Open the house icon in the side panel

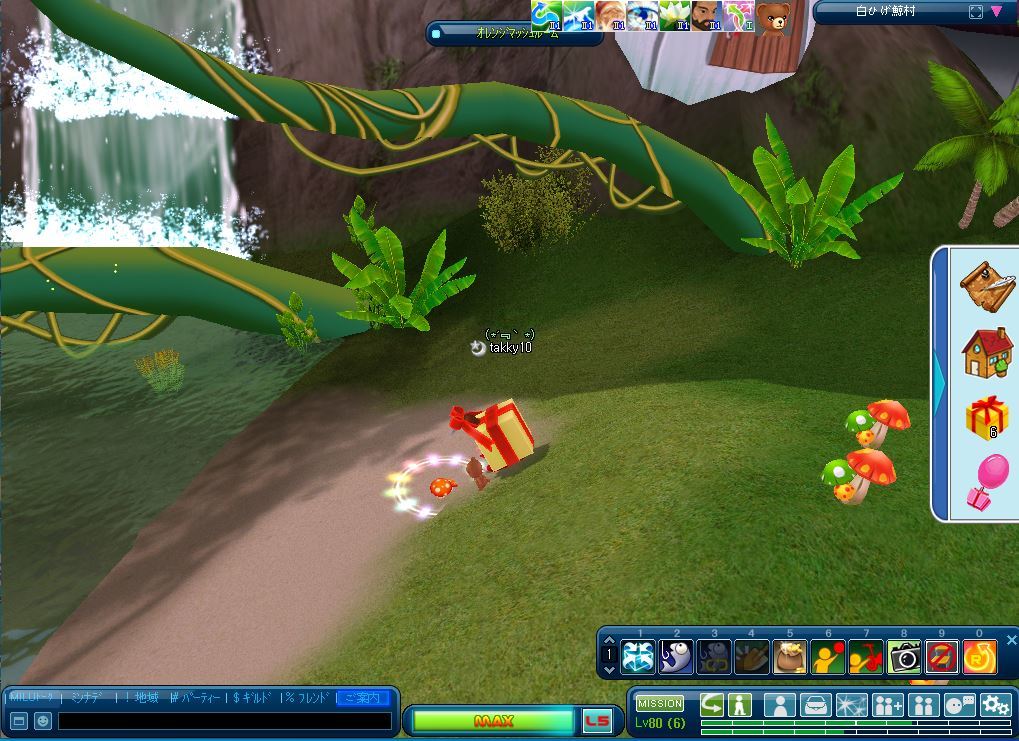[x=987, y=353]
